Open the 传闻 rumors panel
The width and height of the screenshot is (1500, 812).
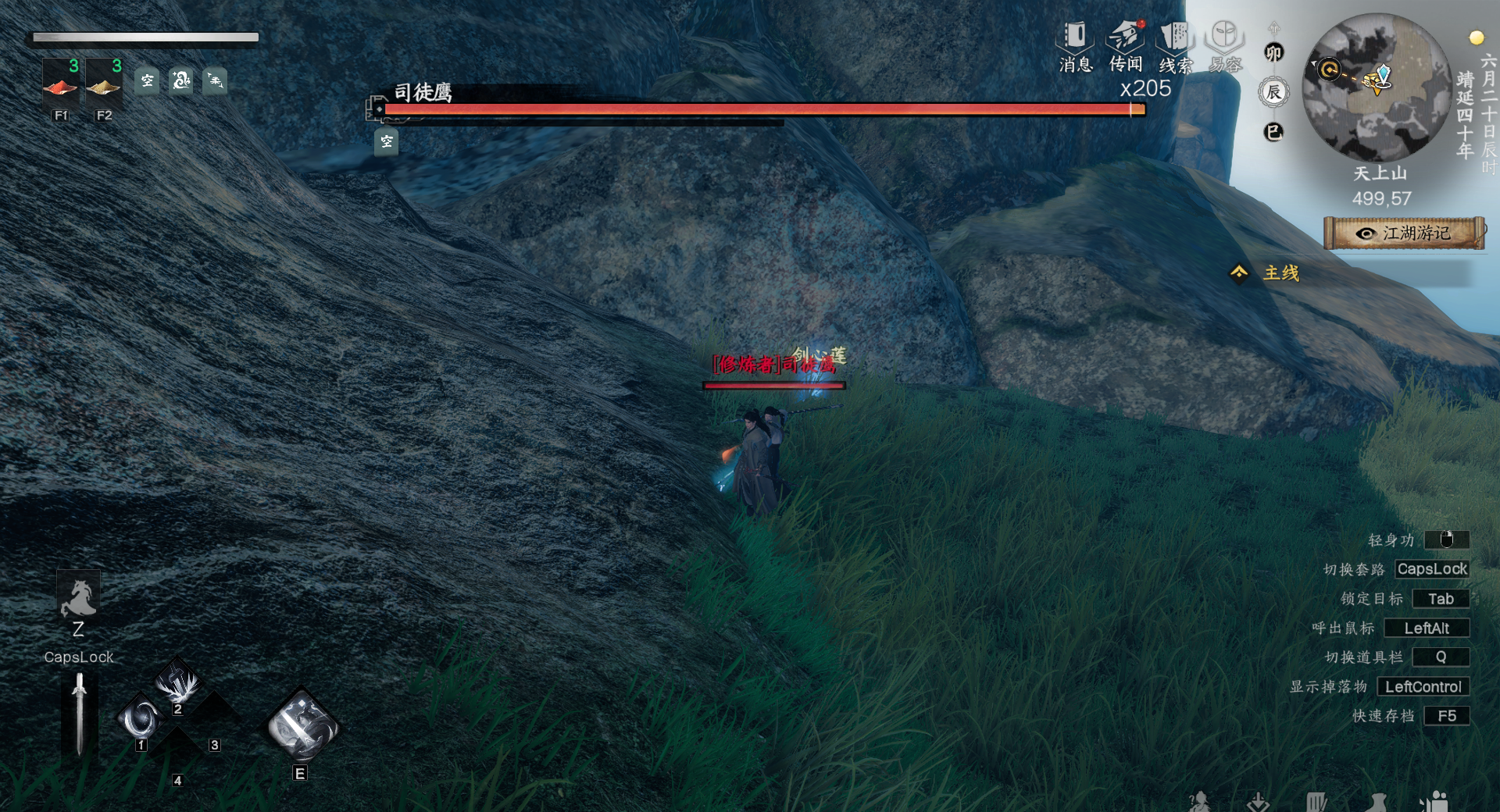(x=1125, y=46)
